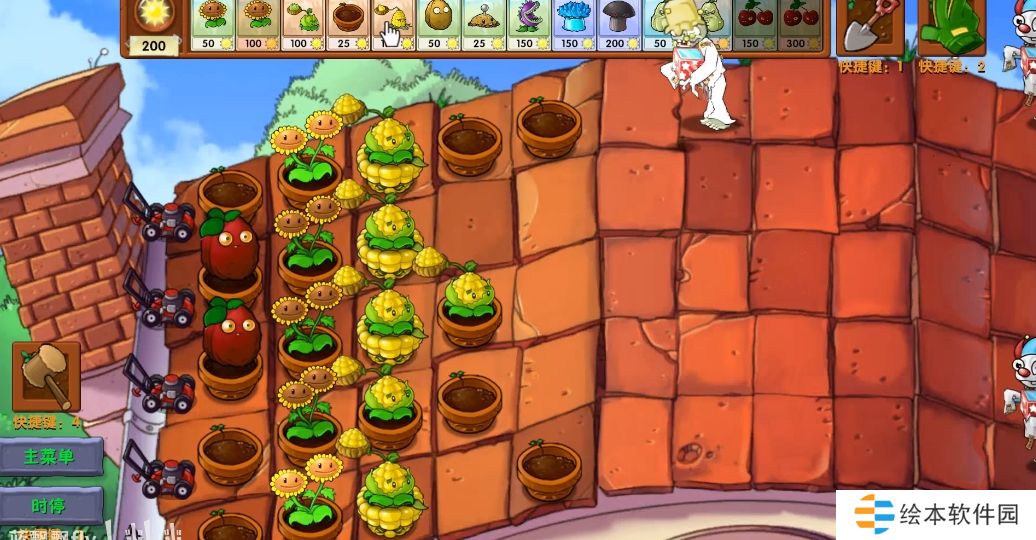Grab the wooden mallet tool

point(45,376)
